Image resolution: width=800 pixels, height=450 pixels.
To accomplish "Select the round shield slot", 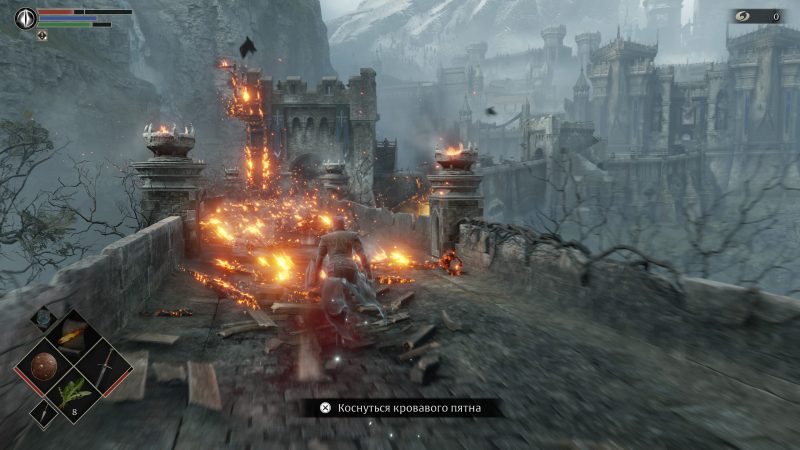I will (x=43, y=365).
